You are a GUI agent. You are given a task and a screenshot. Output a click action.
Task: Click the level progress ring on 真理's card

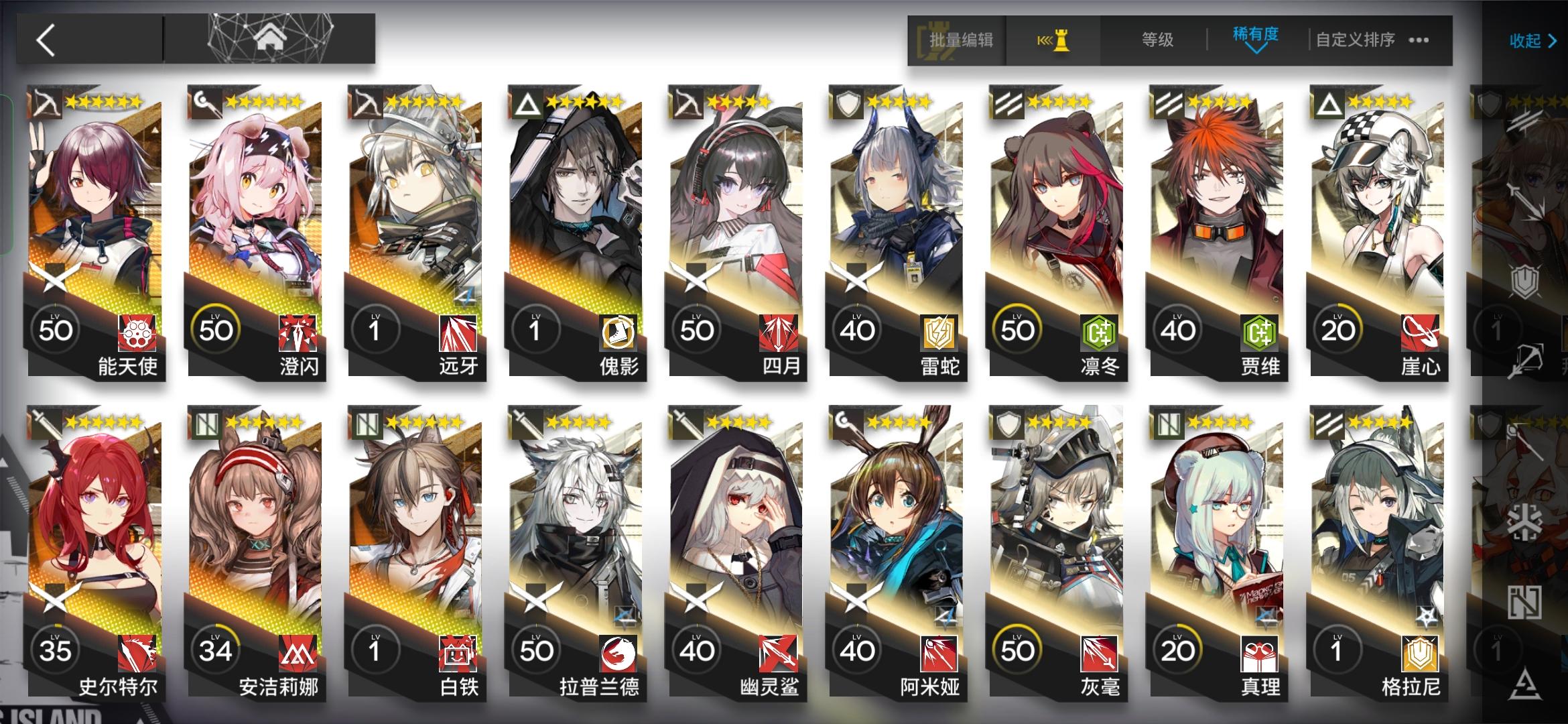[x=1179, y=649]
